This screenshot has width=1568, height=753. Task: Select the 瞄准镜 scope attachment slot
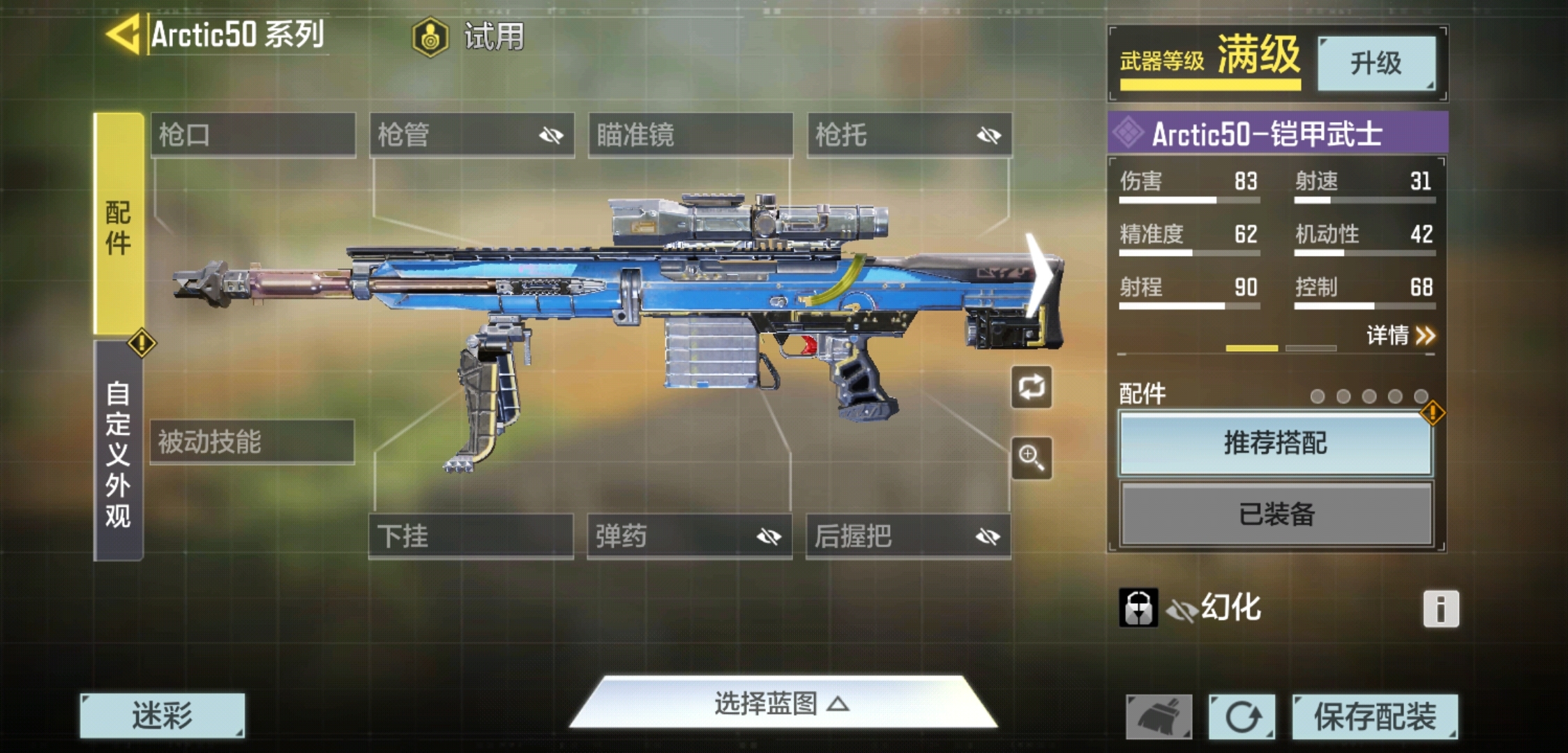tap(691, 135)
